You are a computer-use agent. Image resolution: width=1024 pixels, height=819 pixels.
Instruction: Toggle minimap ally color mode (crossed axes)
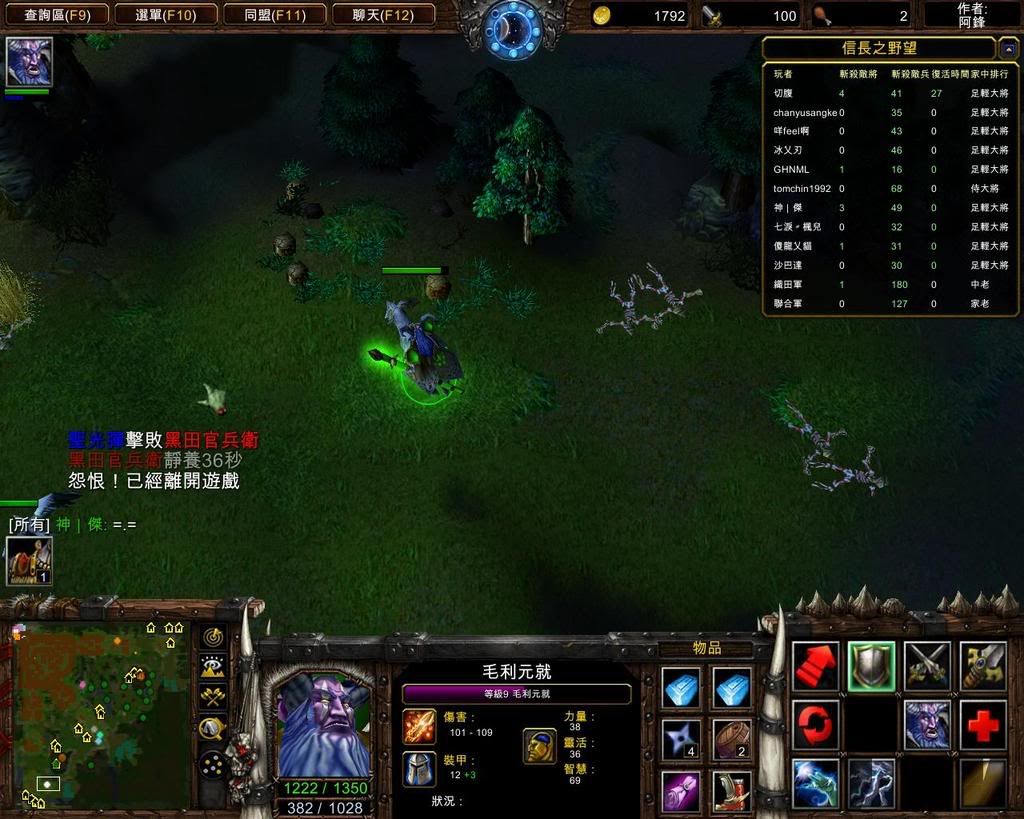tap(212, 696)
